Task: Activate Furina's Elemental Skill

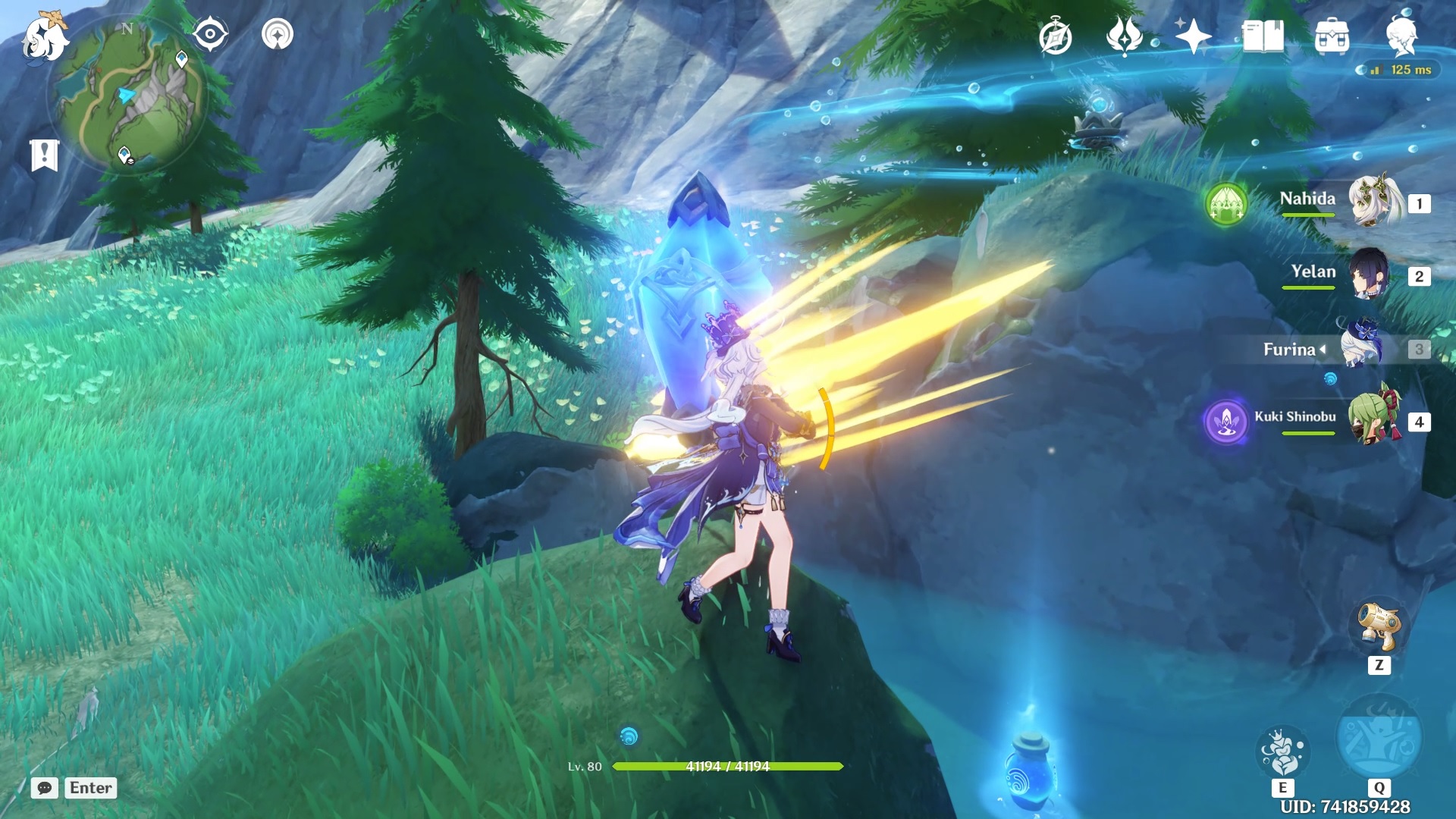Action: (x=1282, y=752)
